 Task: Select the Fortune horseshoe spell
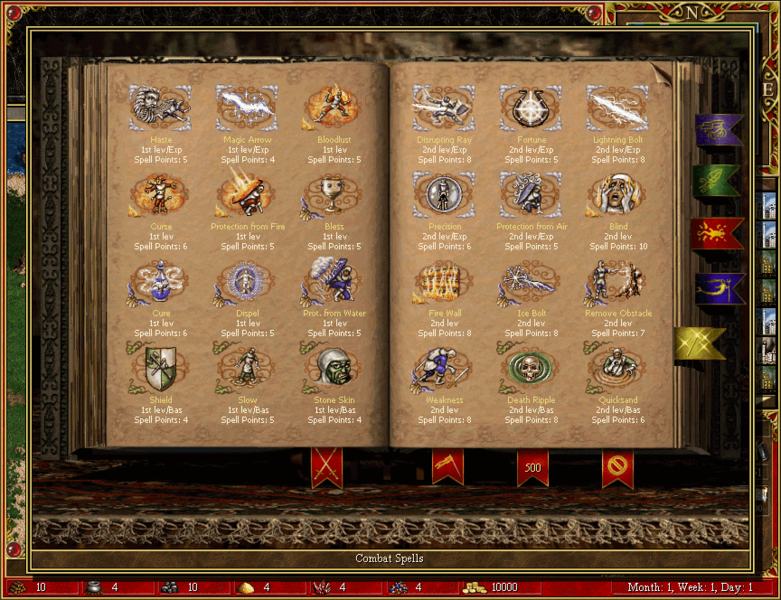click(530, 107)
